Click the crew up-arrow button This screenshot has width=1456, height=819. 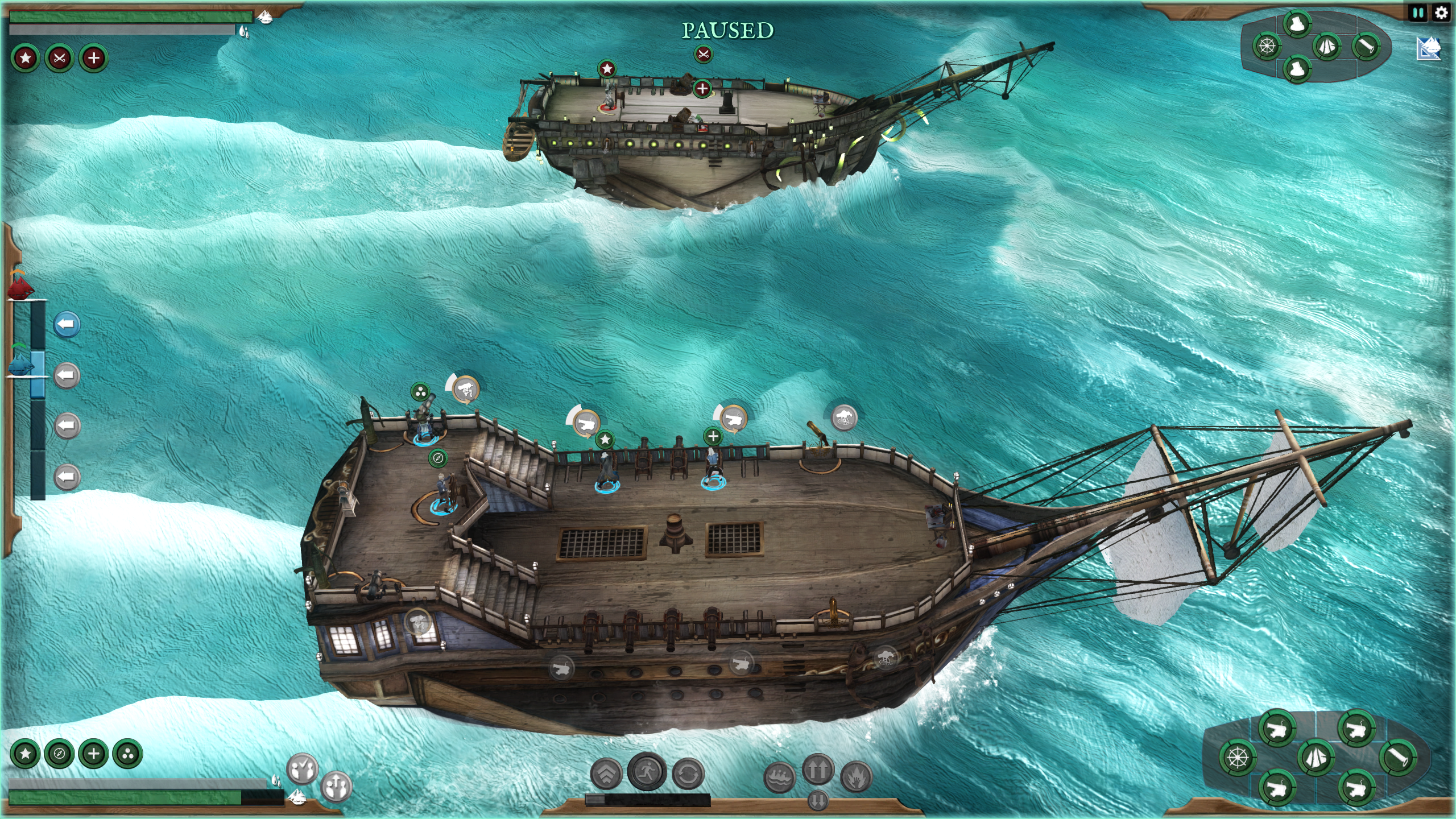coord(336,787)
